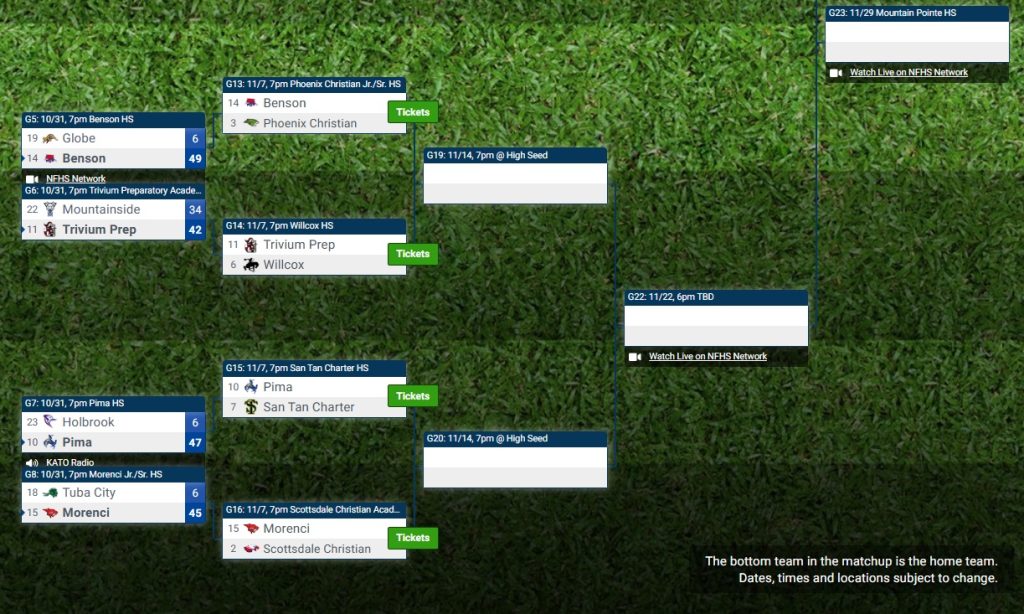Choose the Scottsdale Christian team entry
Screen dimensions: 1024x614
pyautogui.click(x=316, y=549)
